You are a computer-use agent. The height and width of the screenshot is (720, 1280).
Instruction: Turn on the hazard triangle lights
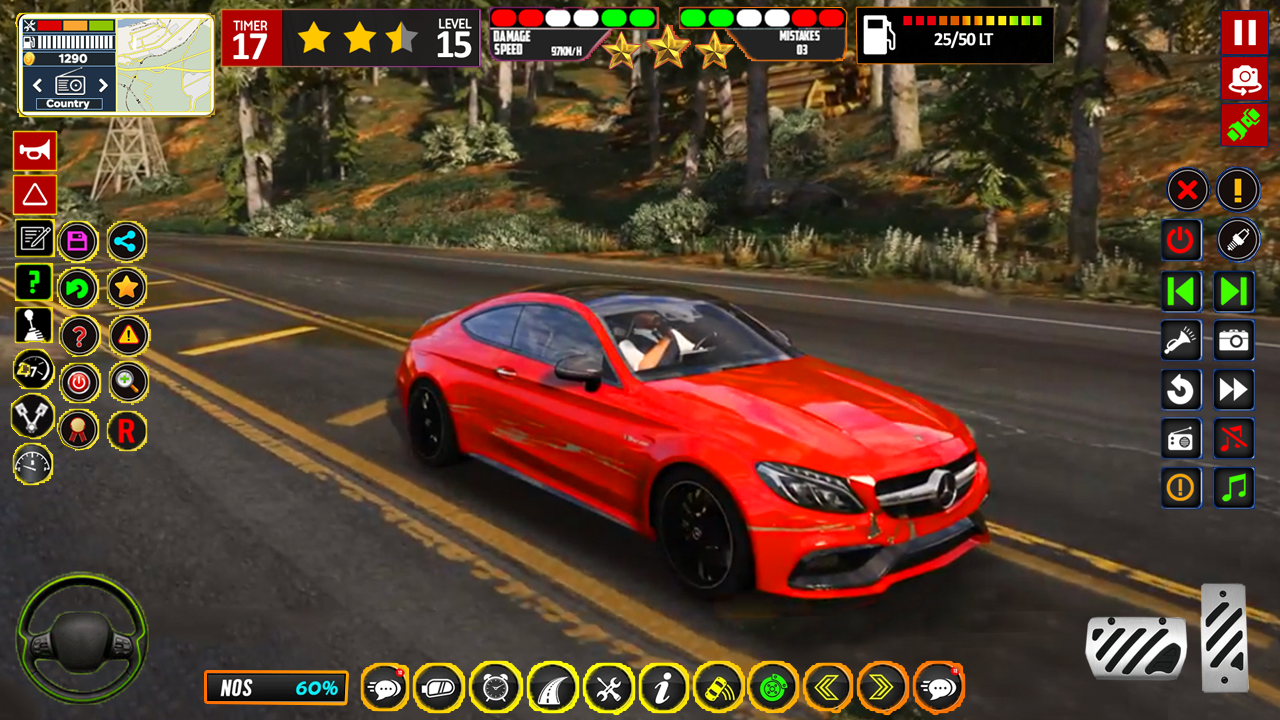(35, 195)
